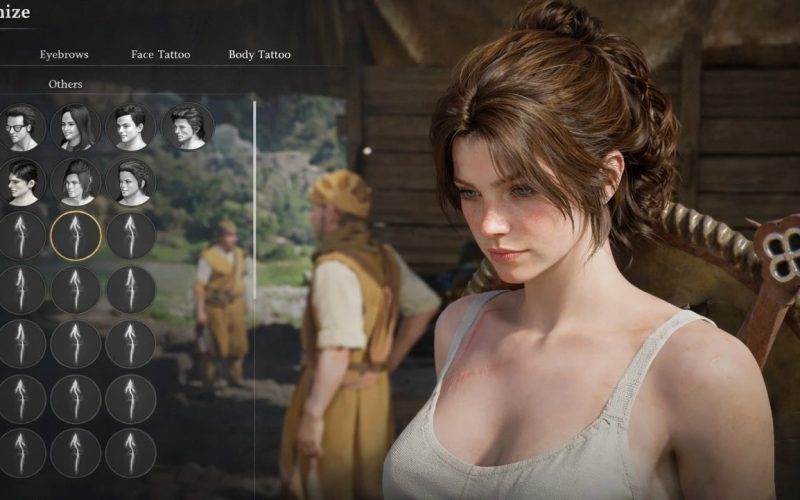Choose the preset with glasses
Viewport: 800px width, 500px height.
(22, 127)
